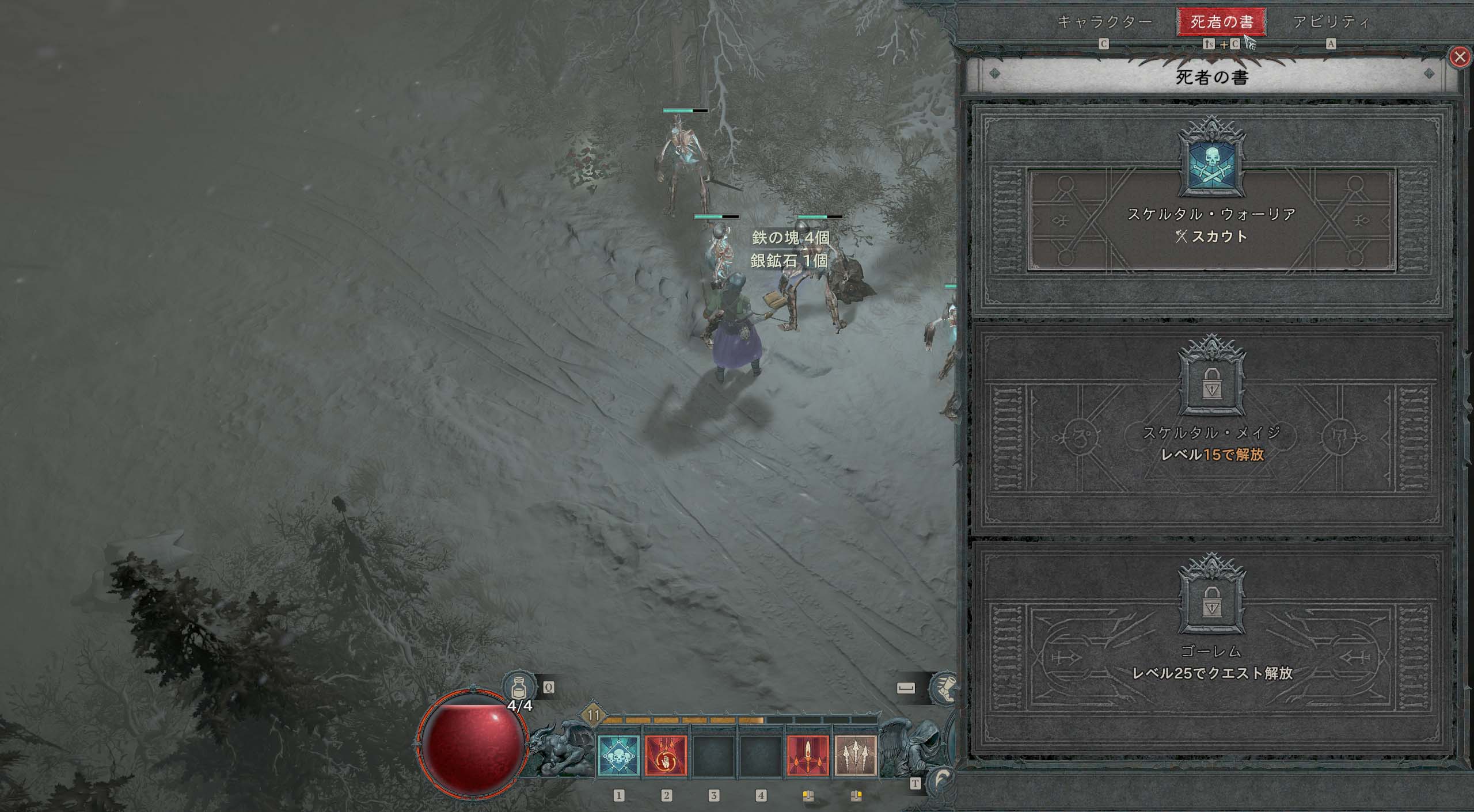The image size is (1474, 812).
Task: Select the locked スケルタル・メイジ entry
Action: coord(1211,432)
